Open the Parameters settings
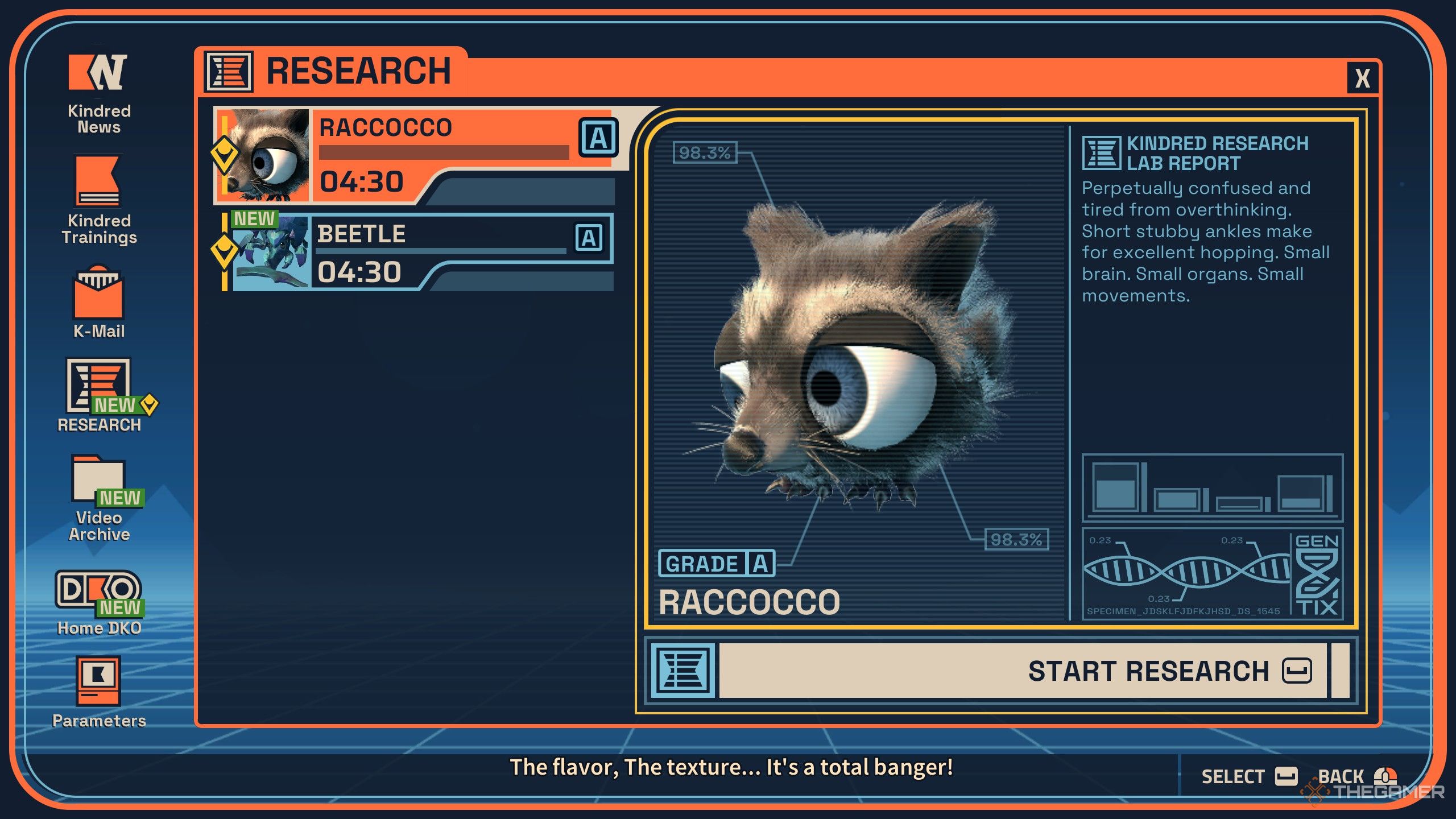1456x819 pixels. 99,691
